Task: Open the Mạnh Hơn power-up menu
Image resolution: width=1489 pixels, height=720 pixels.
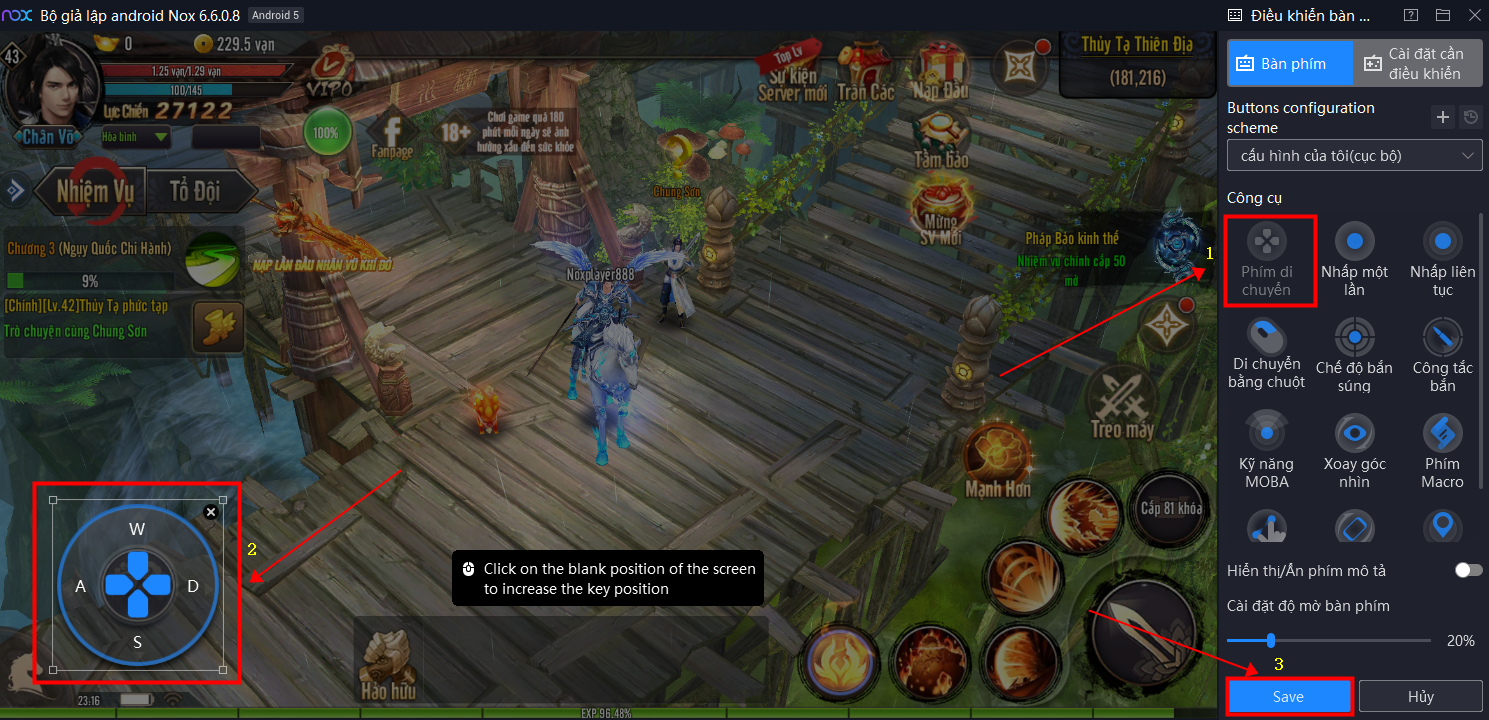Action: (998, 459)
